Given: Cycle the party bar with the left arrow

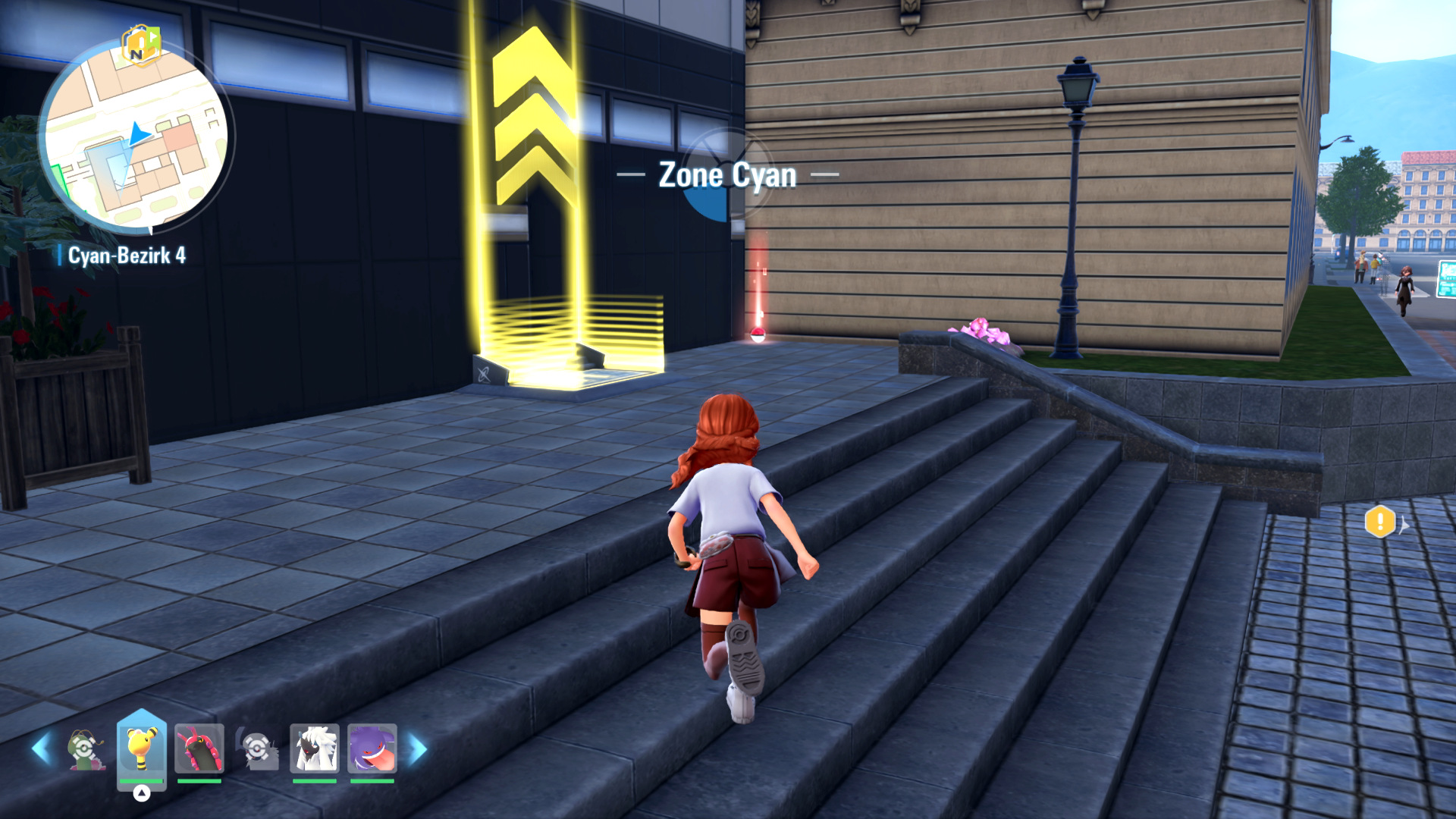Looking at the screenshot, I should [42, 749].
